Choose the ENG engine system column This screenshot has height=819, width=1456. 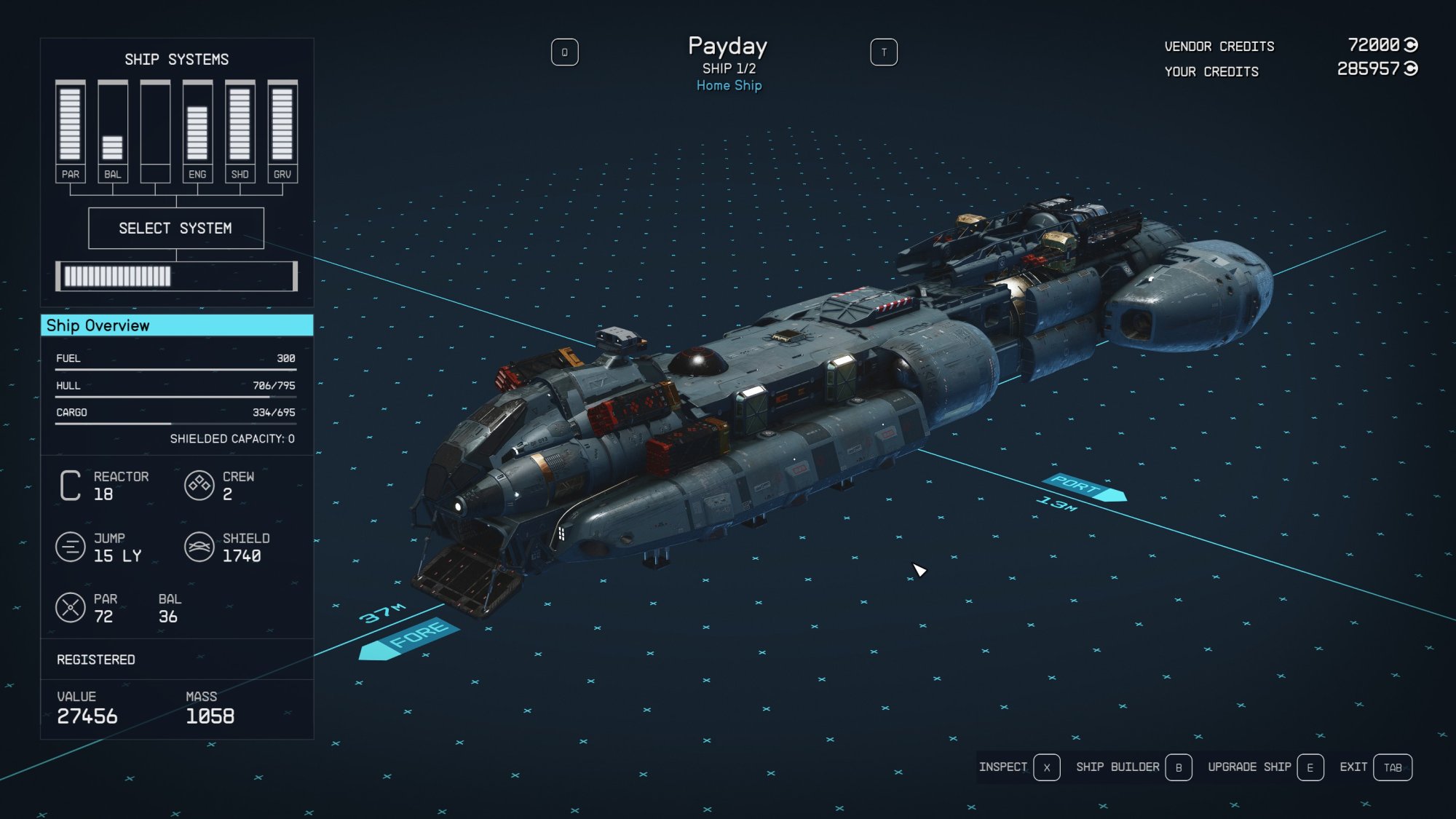(x=197, y=131)
